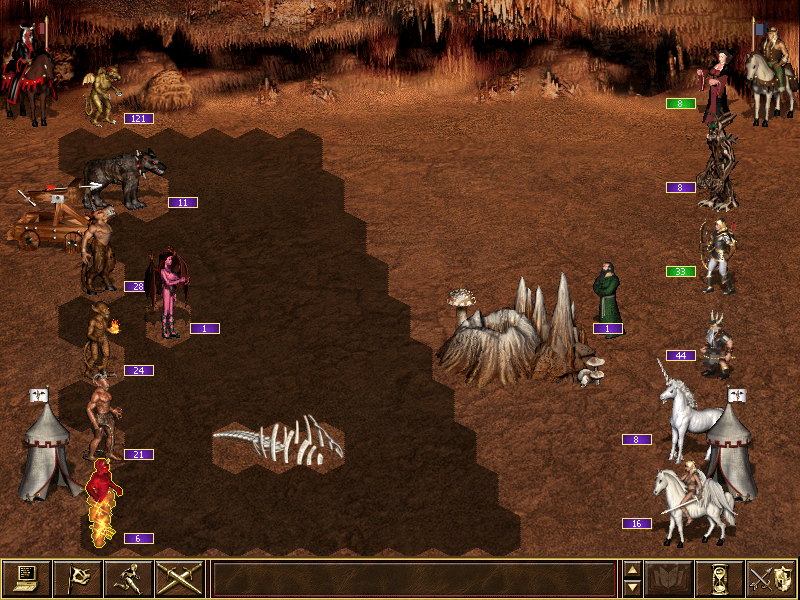Viewport: 800px width, 600px height.
Task: Wait with the hourglass button
Action: tap(720, 579)
